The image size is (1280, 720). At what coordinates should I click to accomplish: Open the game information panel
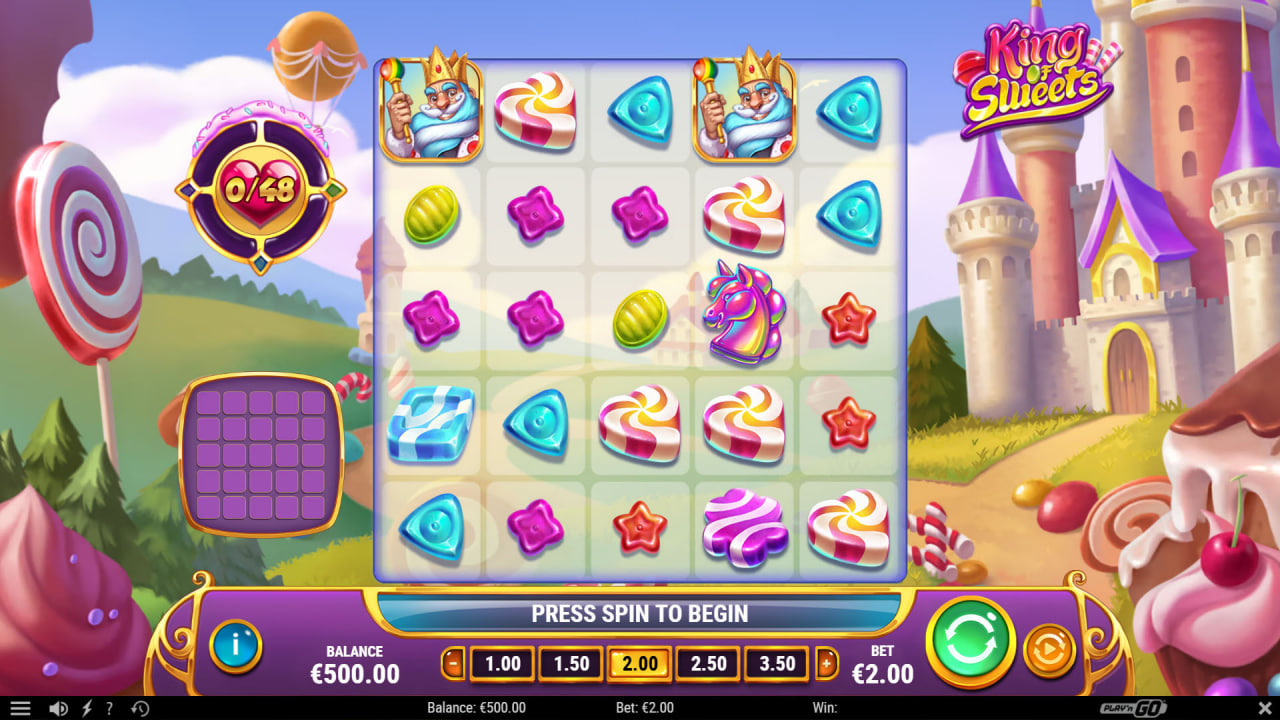tap(237, 646)
